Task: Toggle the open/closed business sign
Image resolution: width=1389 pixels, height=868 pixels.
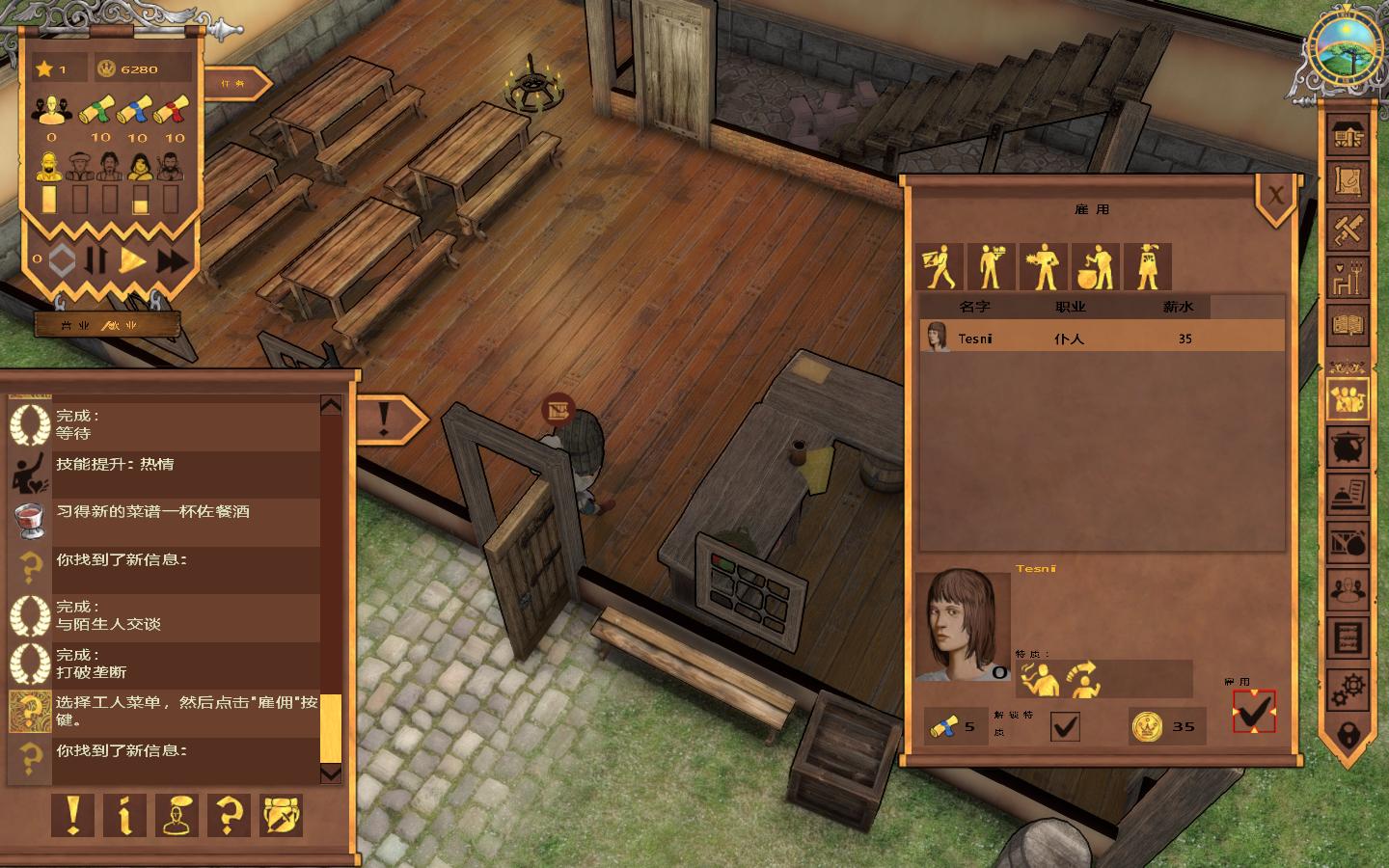Action: [x=106, y=325]
